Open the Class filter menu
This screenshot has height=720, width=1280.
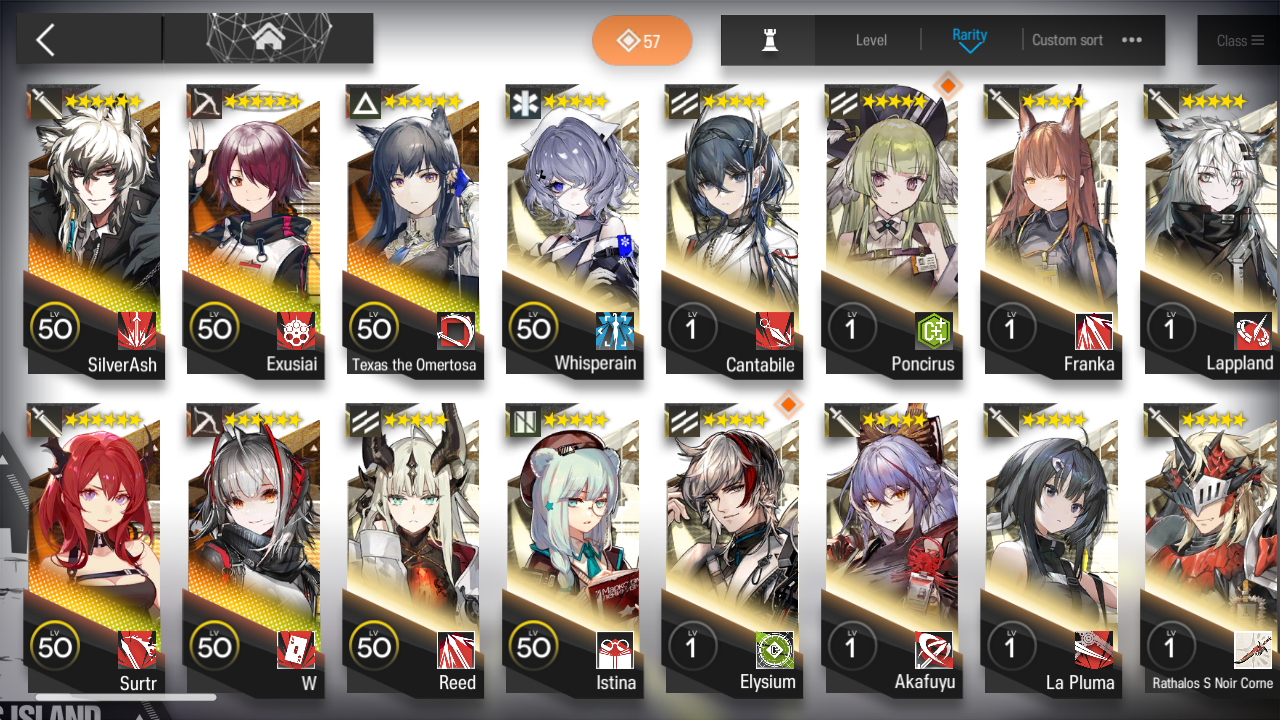[x=1238, y=40]
